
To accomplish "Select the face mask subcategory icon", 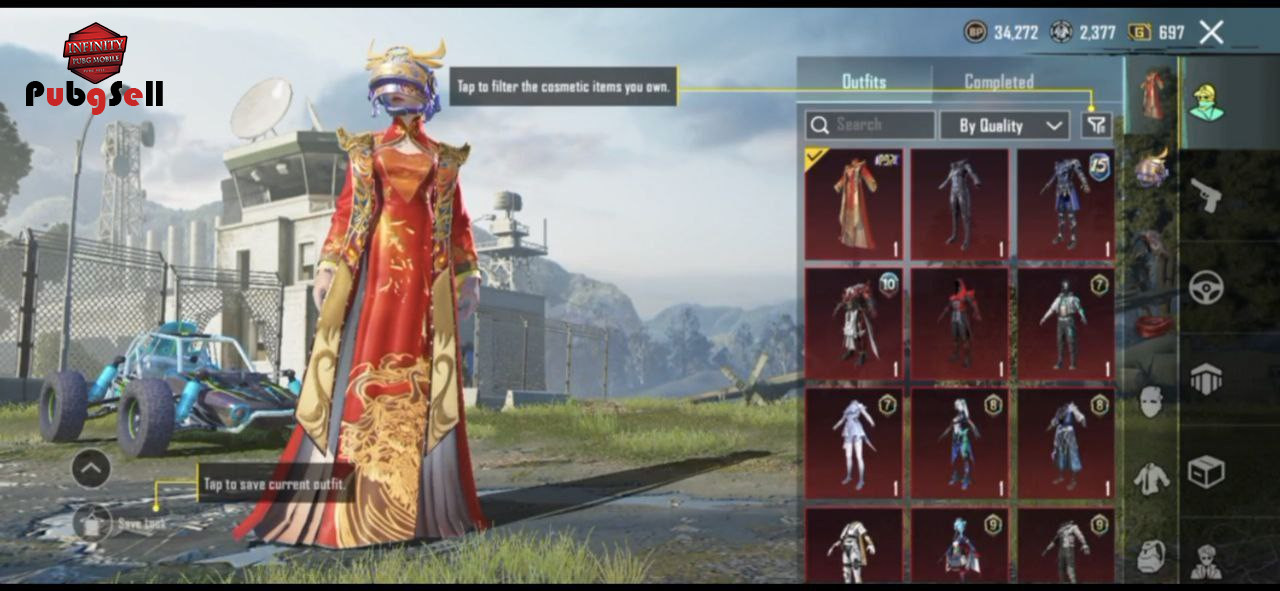I will [x=1151, y=401].
